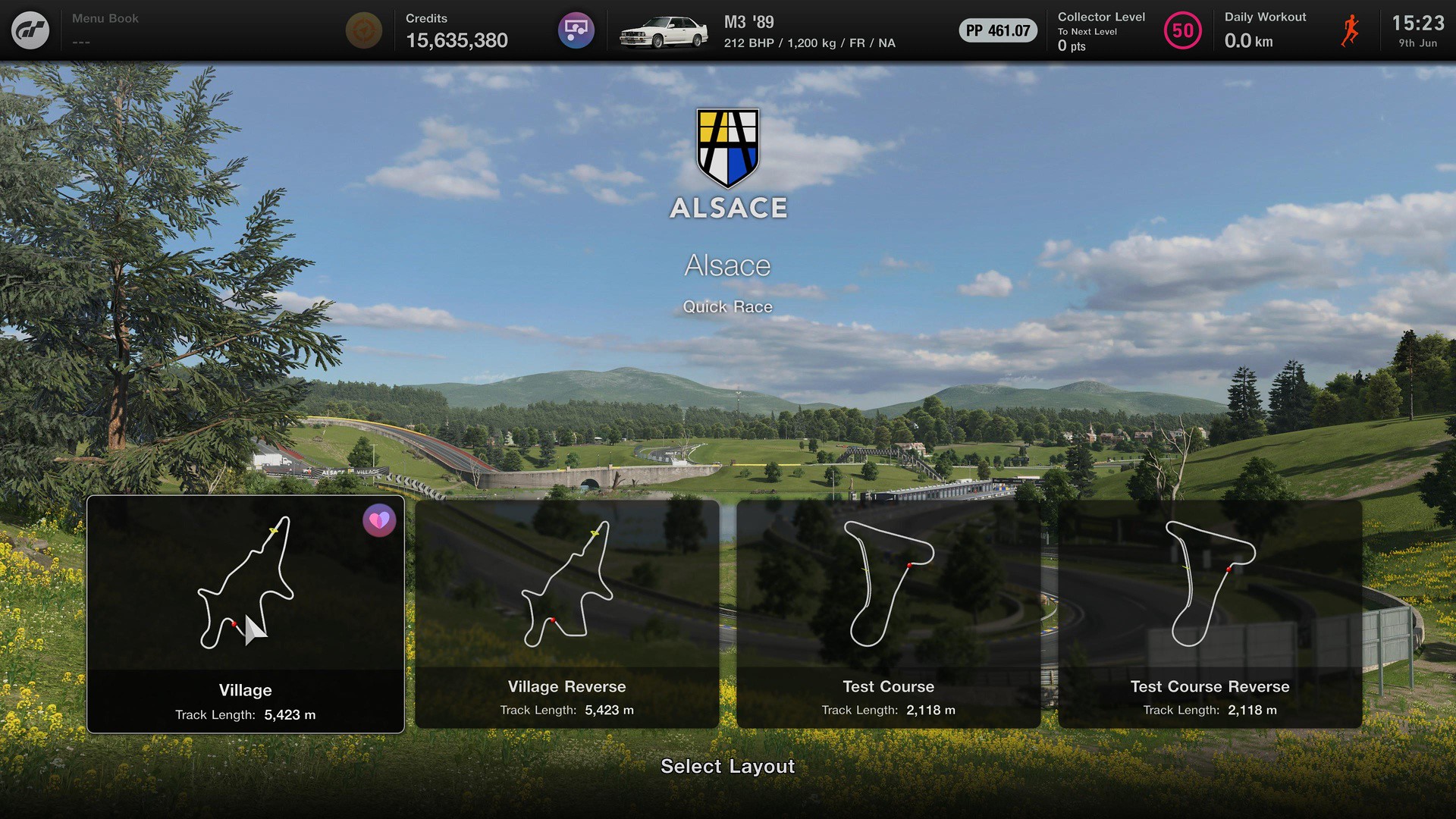Screen dimensions: 1456x819
Task: Open the purple chat bubble icon
Action: [x=576, y=30]
